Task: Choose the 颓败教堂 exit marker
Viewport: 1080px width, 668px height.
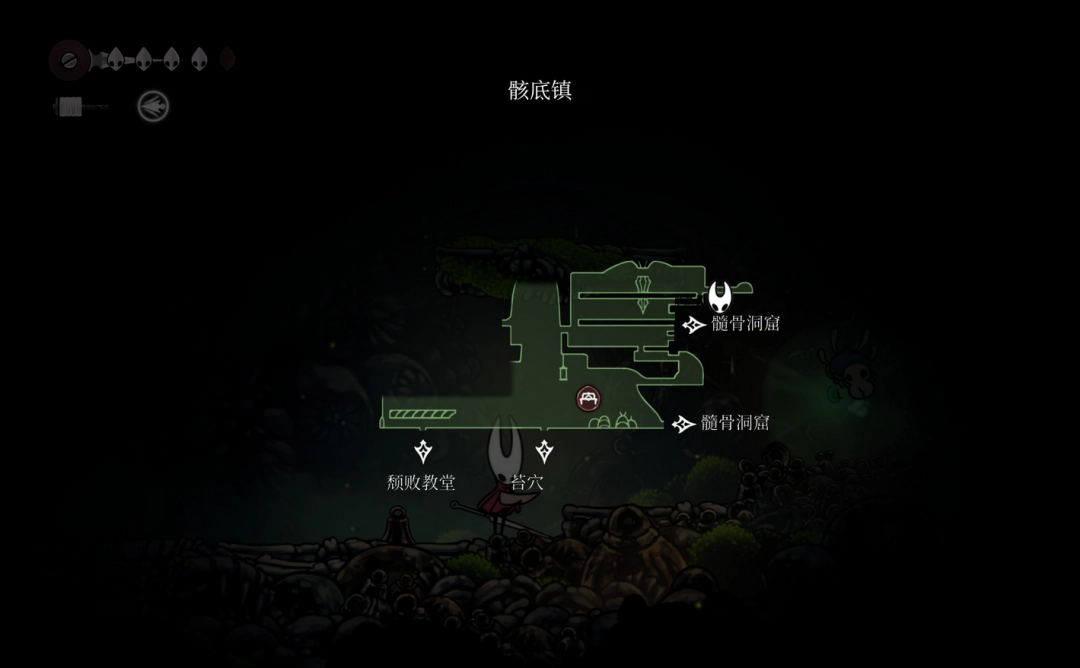Action: (423, 451)
